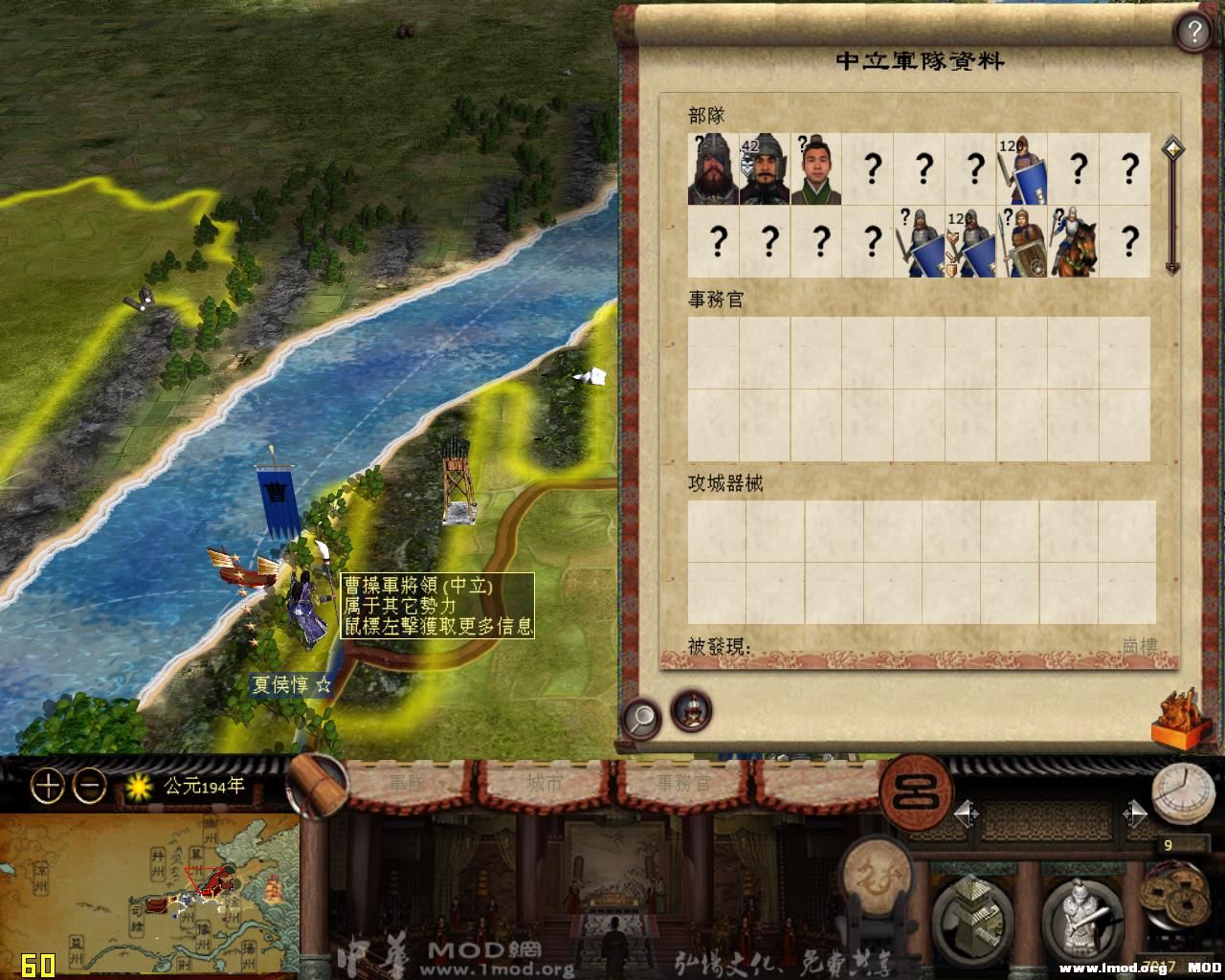Viewport: 1225px width, 980px height.
Task: Select the cavalry unit card with horse
Action: pyautogui.click(x=1073, y=242)
